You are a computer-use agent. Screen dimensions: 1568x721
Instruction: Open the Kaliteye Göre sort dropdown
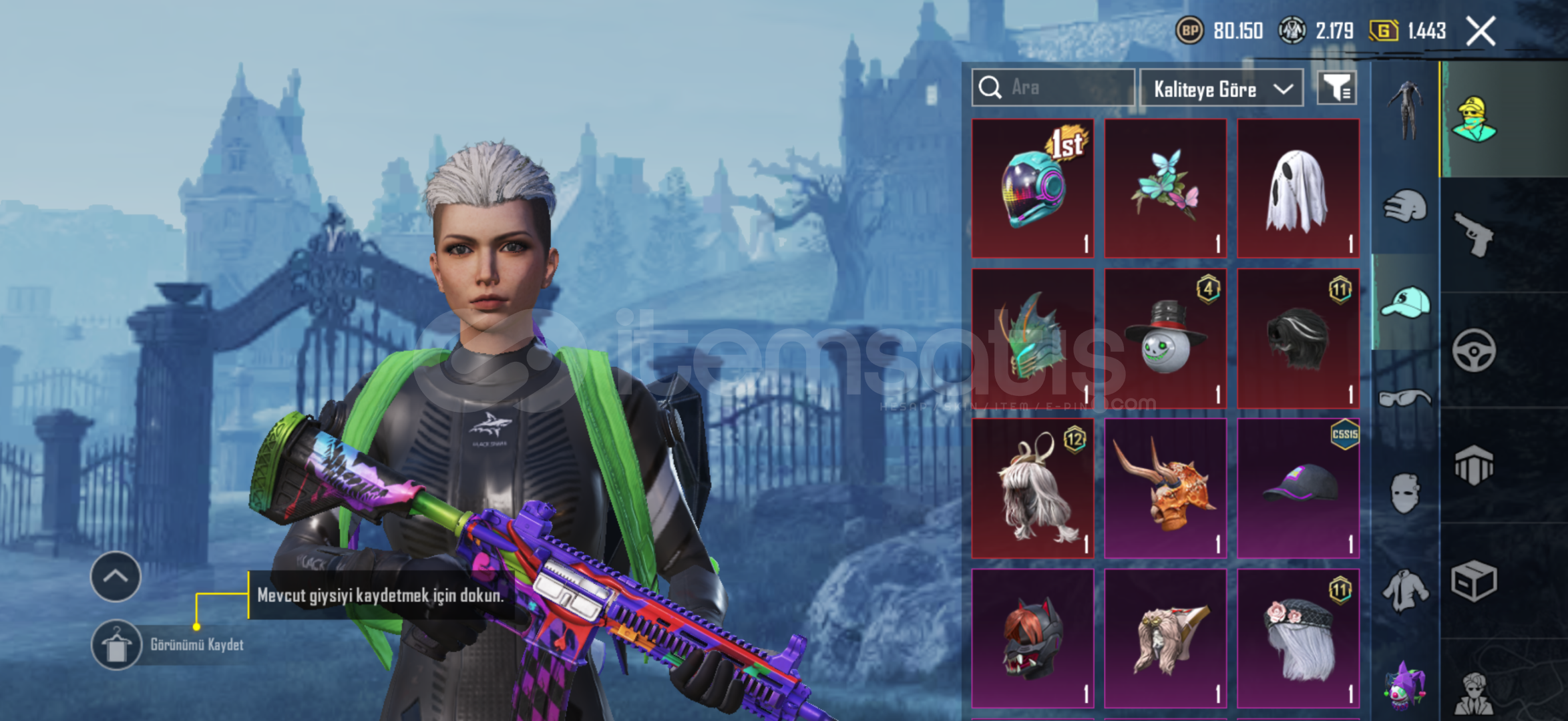pyautogui.click(x=1221, y=88)
